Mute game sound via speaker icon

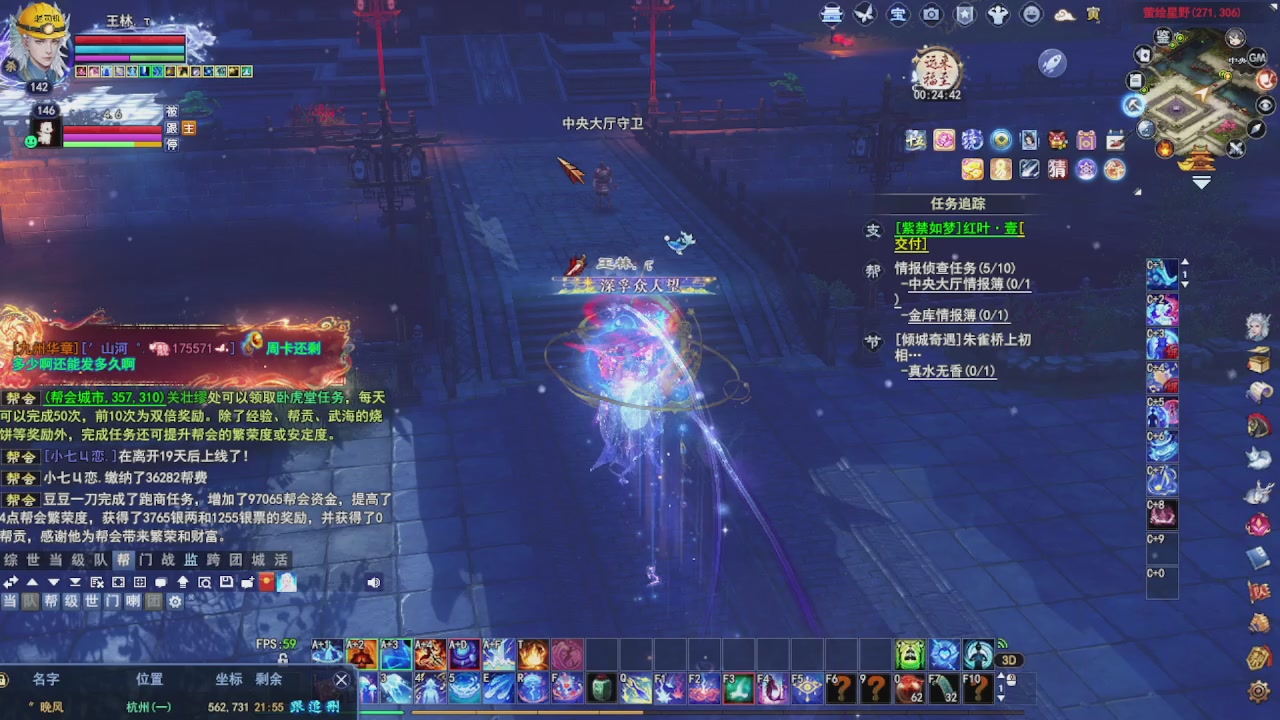[x=373, y=582]
